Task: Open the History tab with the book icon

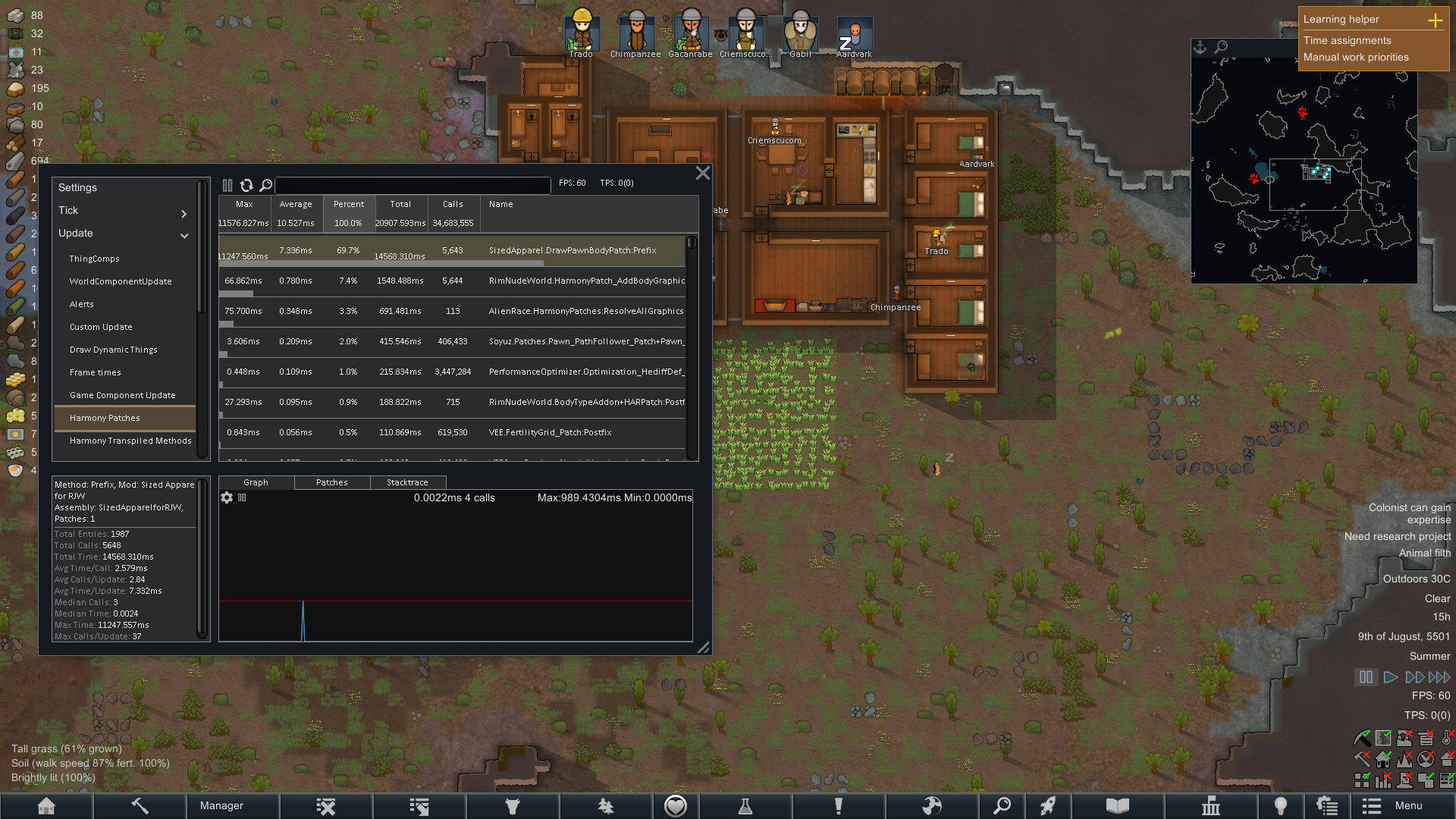Action: [x=1116, y=805]
